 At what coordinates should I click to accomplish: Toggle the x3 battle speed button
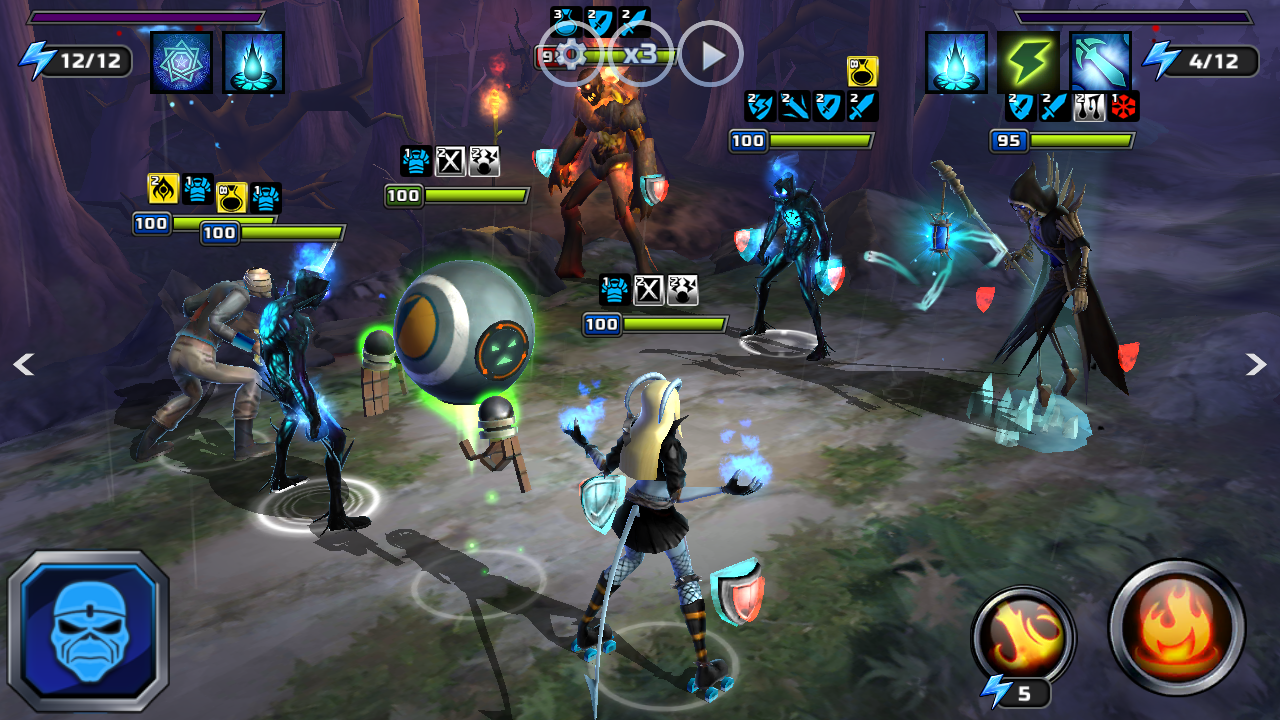pos(641,54)
